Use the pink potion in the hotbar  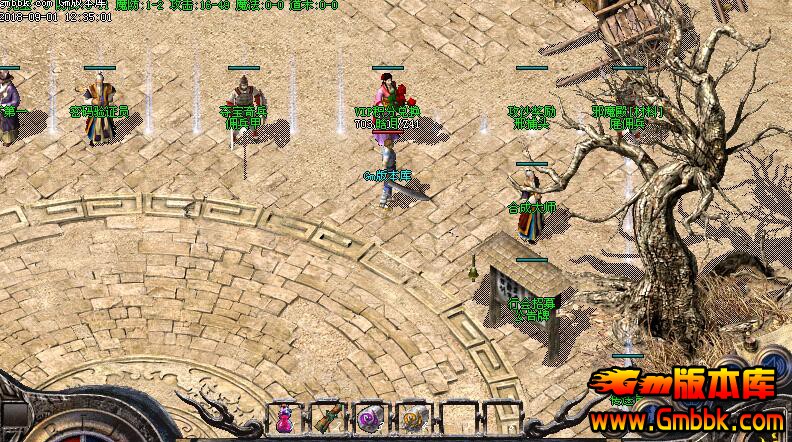point(284,419)
